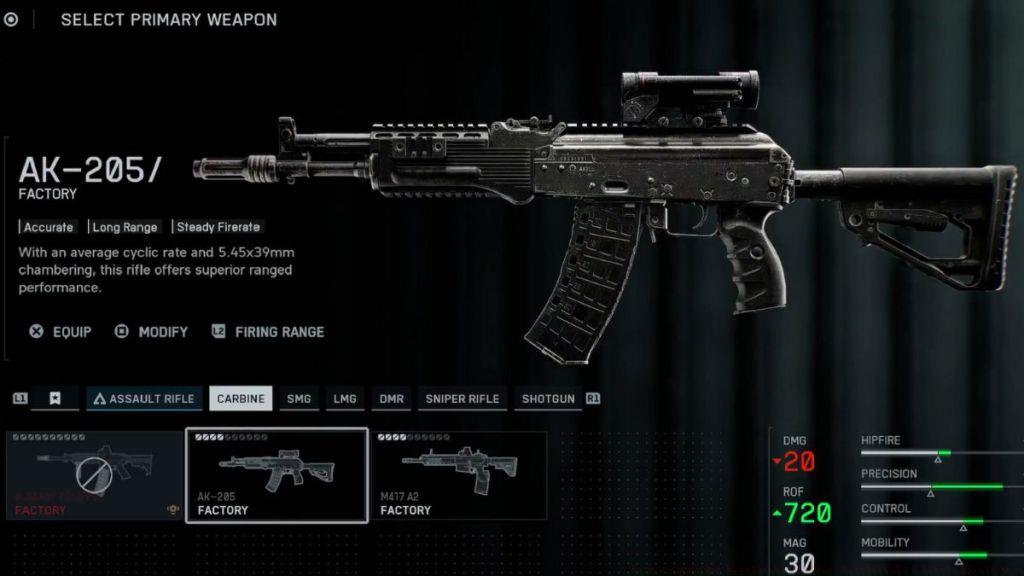Select the AK-205 Factory weapon tile
The height and width of the screenshot is (576, 1024).
(276, 476)
